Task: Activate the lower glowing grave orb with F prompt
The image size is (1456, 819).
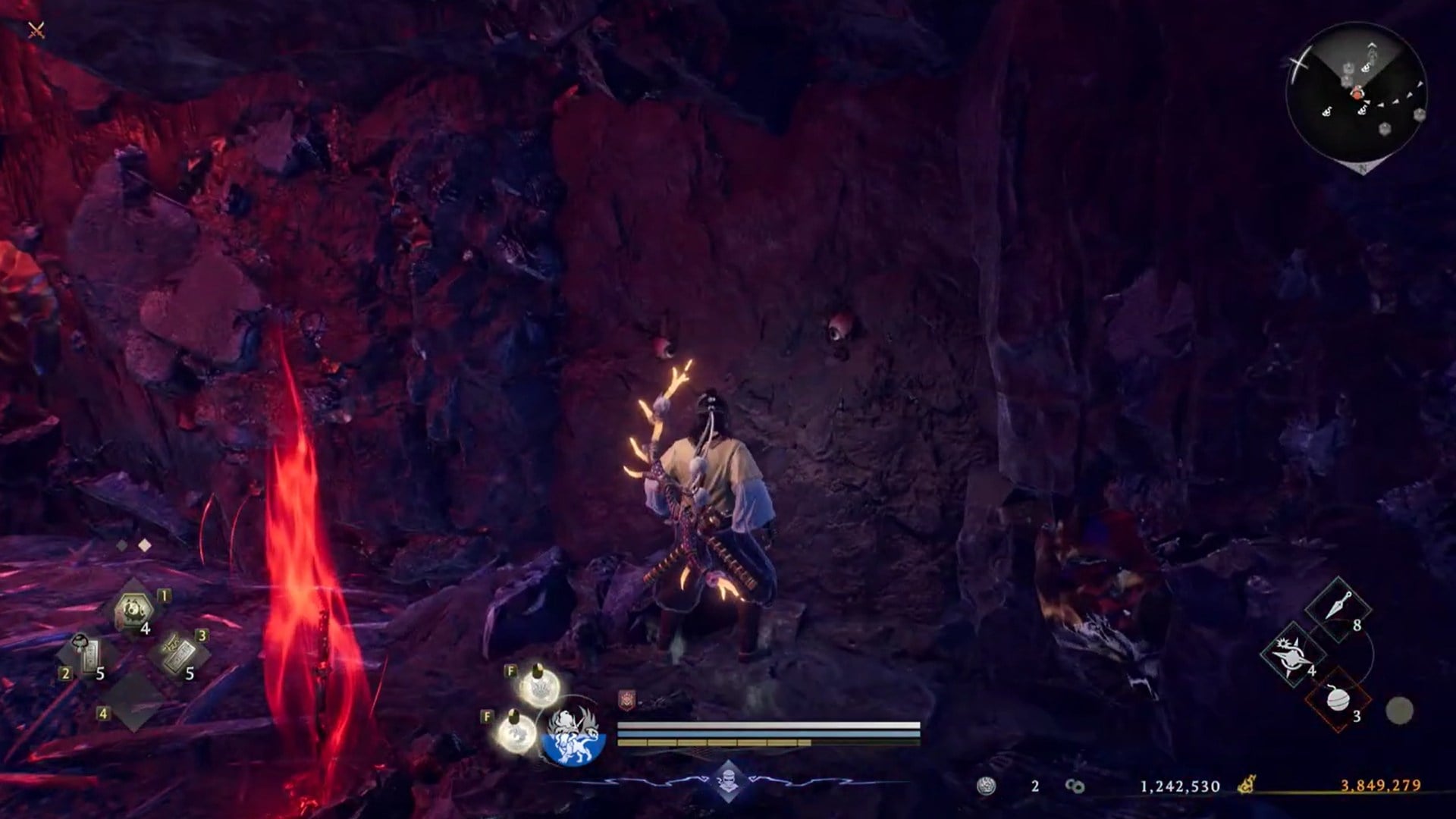Action: tap(516, 732)
